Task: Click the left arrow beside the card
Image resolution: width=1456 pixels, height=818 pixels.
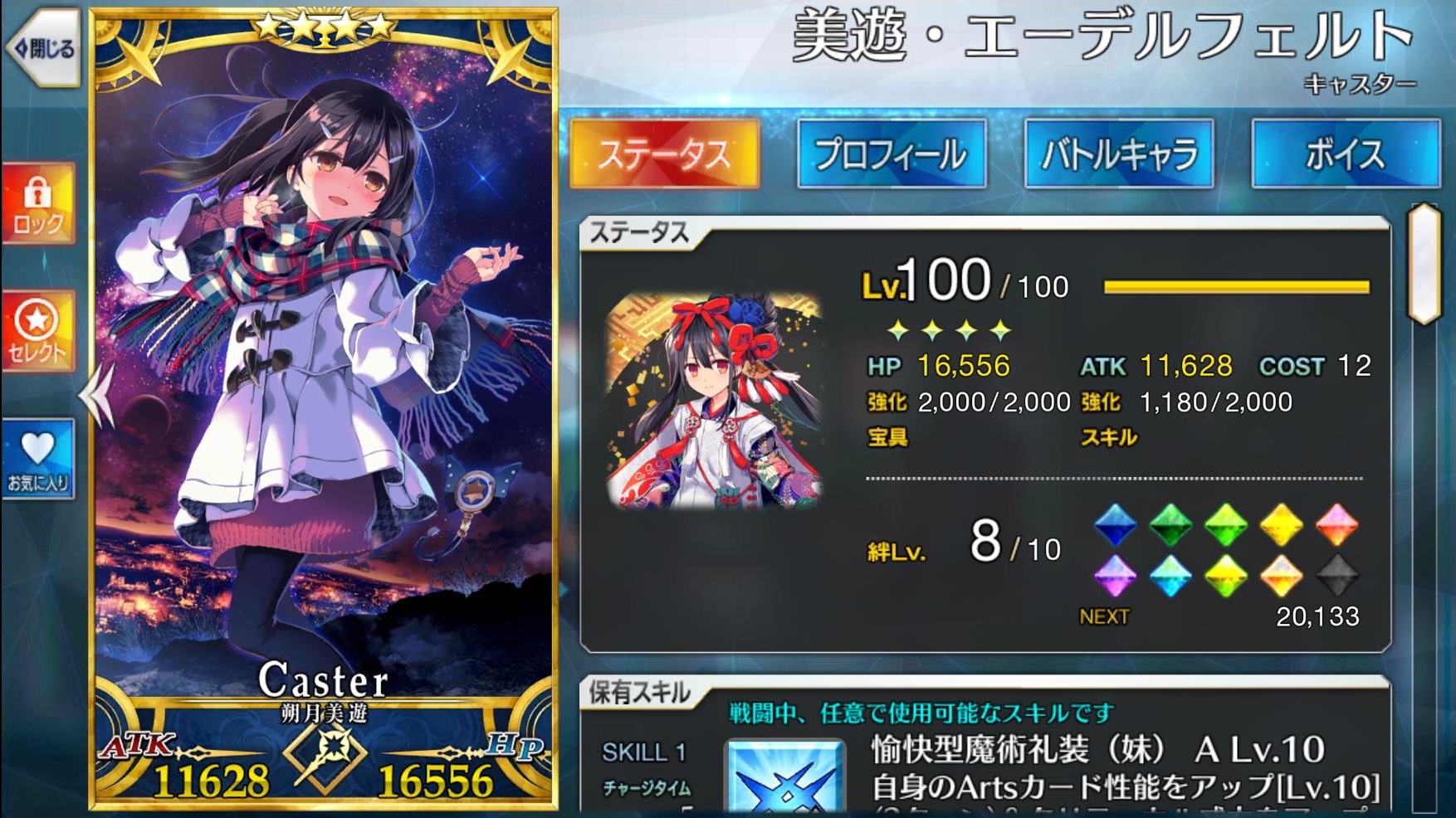Action: tap(98, 395)
